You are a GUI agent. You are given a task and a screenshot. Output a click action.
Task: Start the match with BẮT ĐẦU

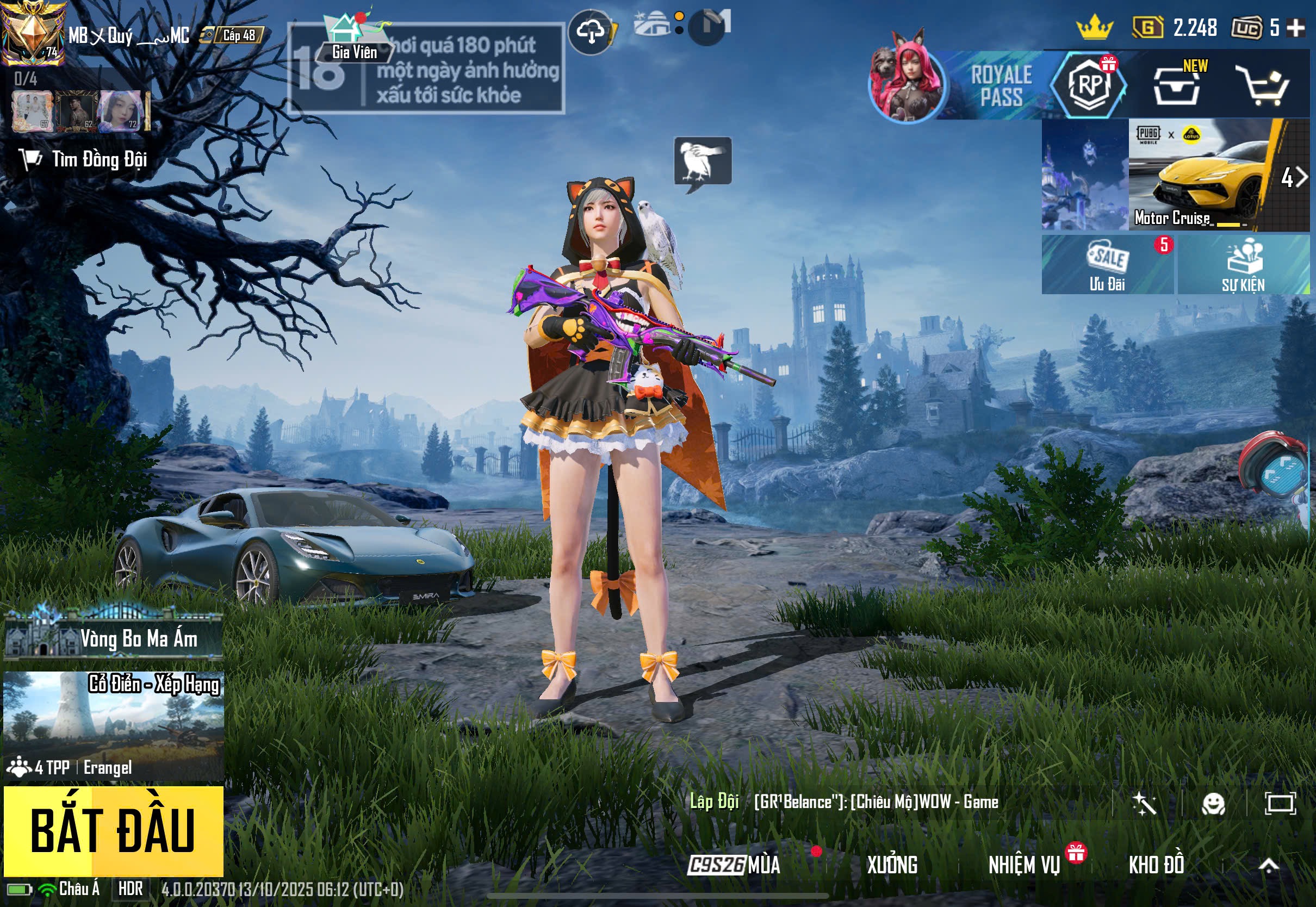pyautogui.click(x=113, y=830)
